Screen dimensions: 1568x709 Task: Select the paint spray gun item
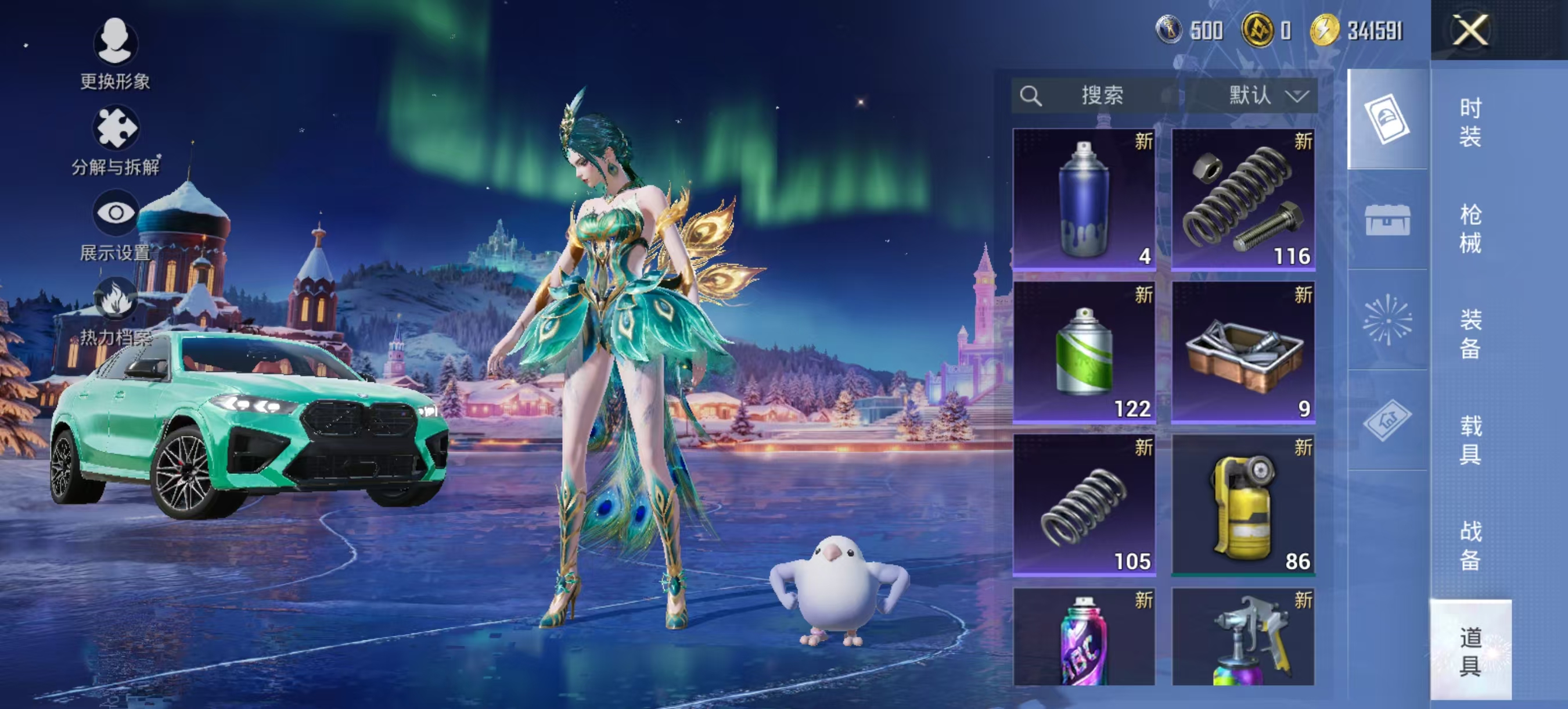tap(1243, 636)
